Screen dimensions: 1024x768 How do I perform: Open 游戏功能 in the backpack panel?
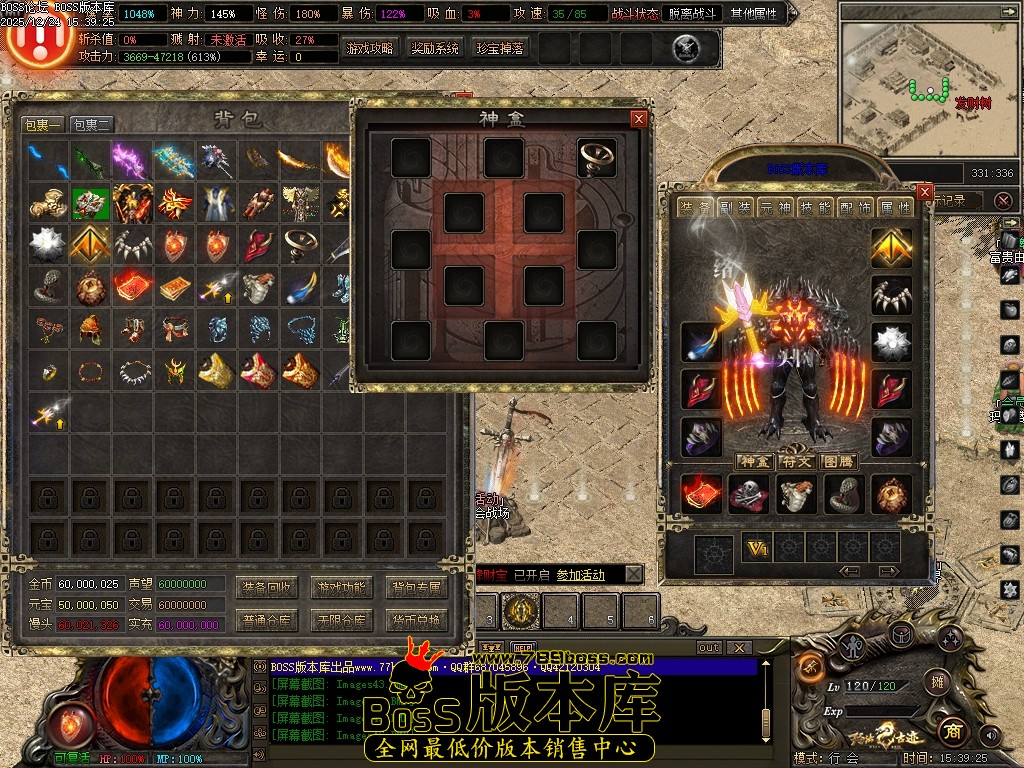tap(341, 587)
